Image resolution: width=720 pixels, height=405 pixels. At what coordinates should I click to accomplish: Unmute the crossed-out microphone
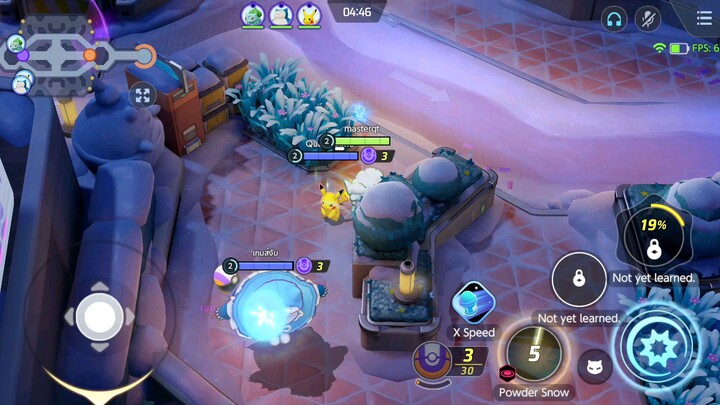click(x=648, y=18)
